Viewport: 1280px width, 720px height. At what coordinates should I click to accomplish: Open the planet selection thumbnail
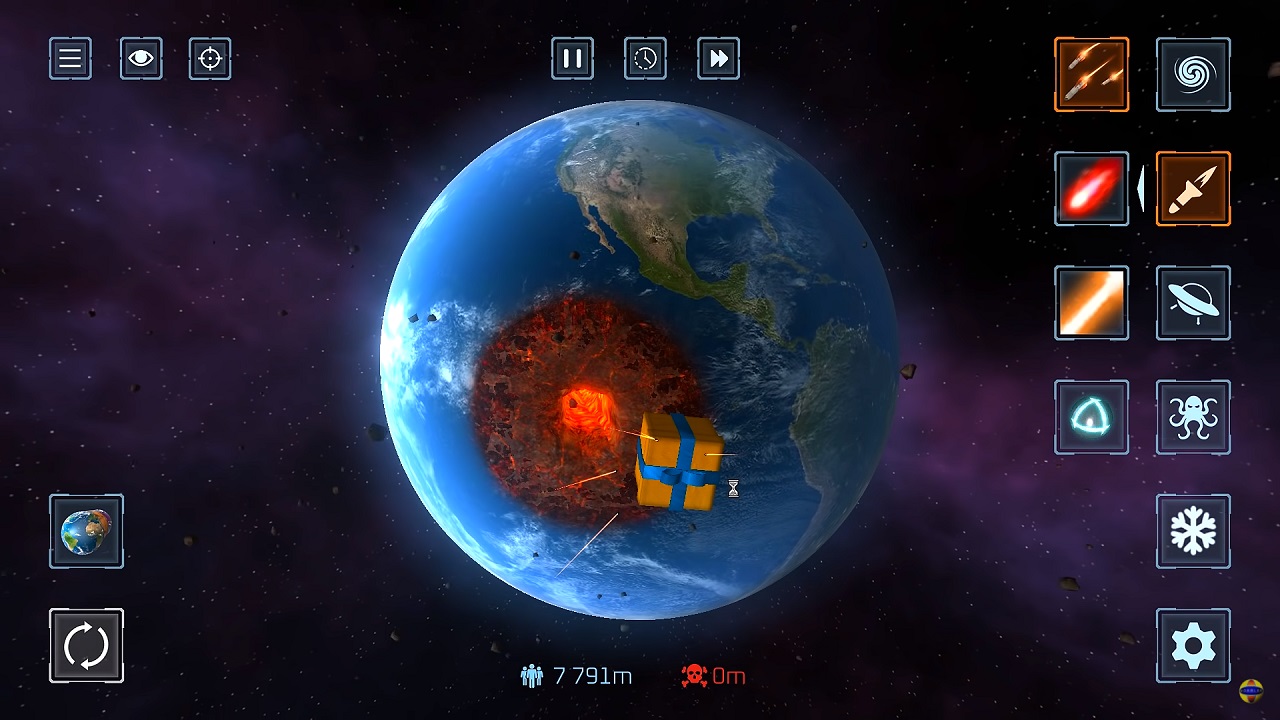coord(86,531)
